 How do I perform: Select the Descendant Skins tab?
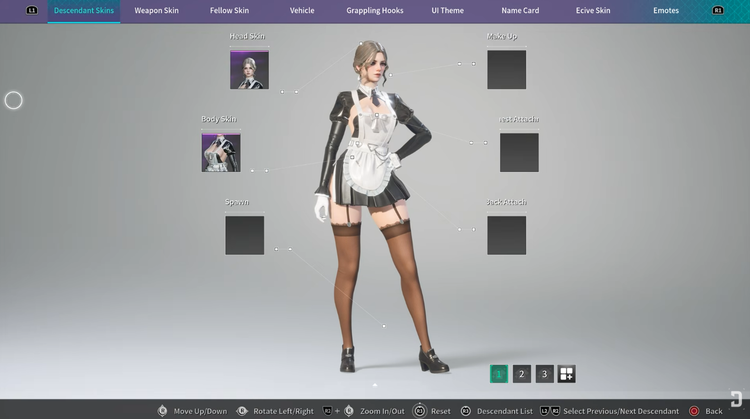tap(84, 11)
